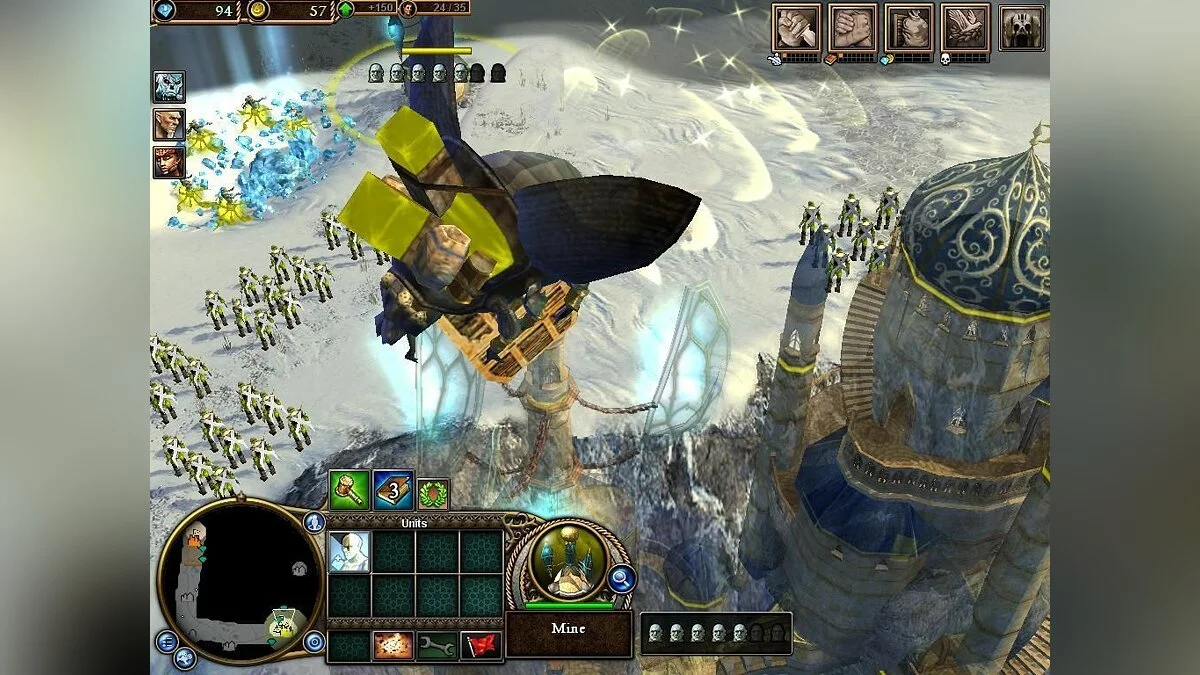
Task: Click the wrench repair command
Action: click(x=437, y=646)
